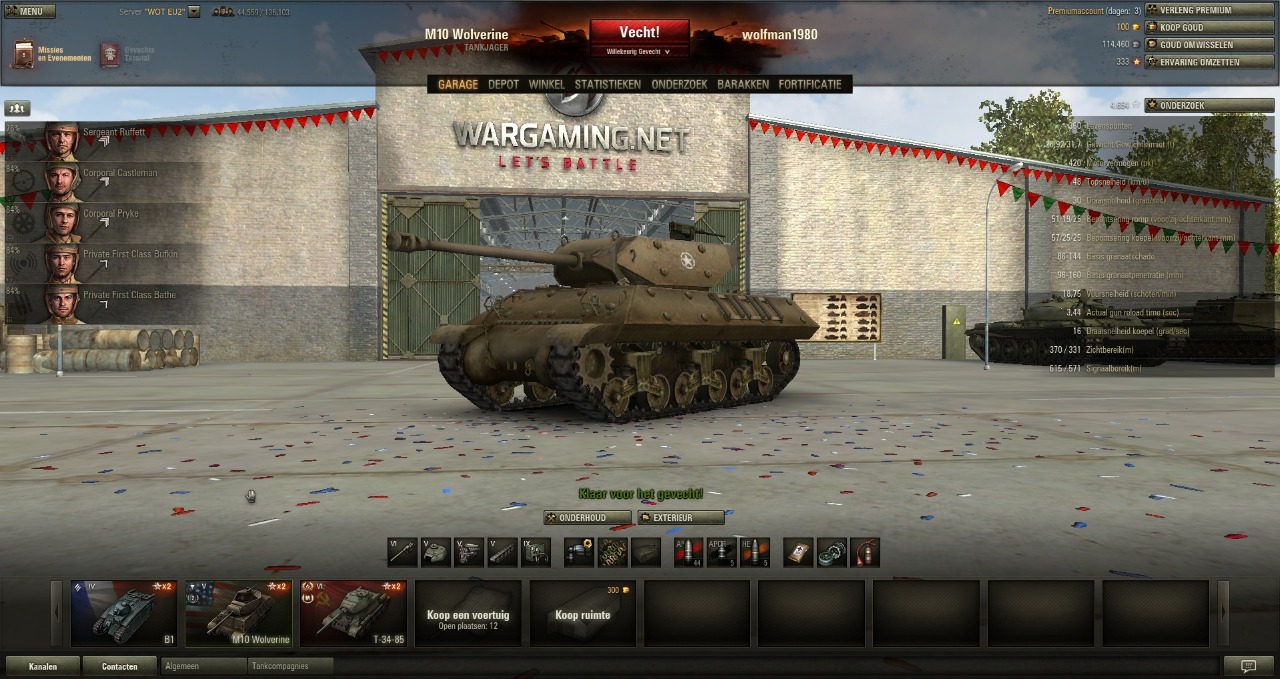This screenshot has height=679, width=1280.
Task: Start battle with the Vecht! button
Action: (x=639, y=33)
